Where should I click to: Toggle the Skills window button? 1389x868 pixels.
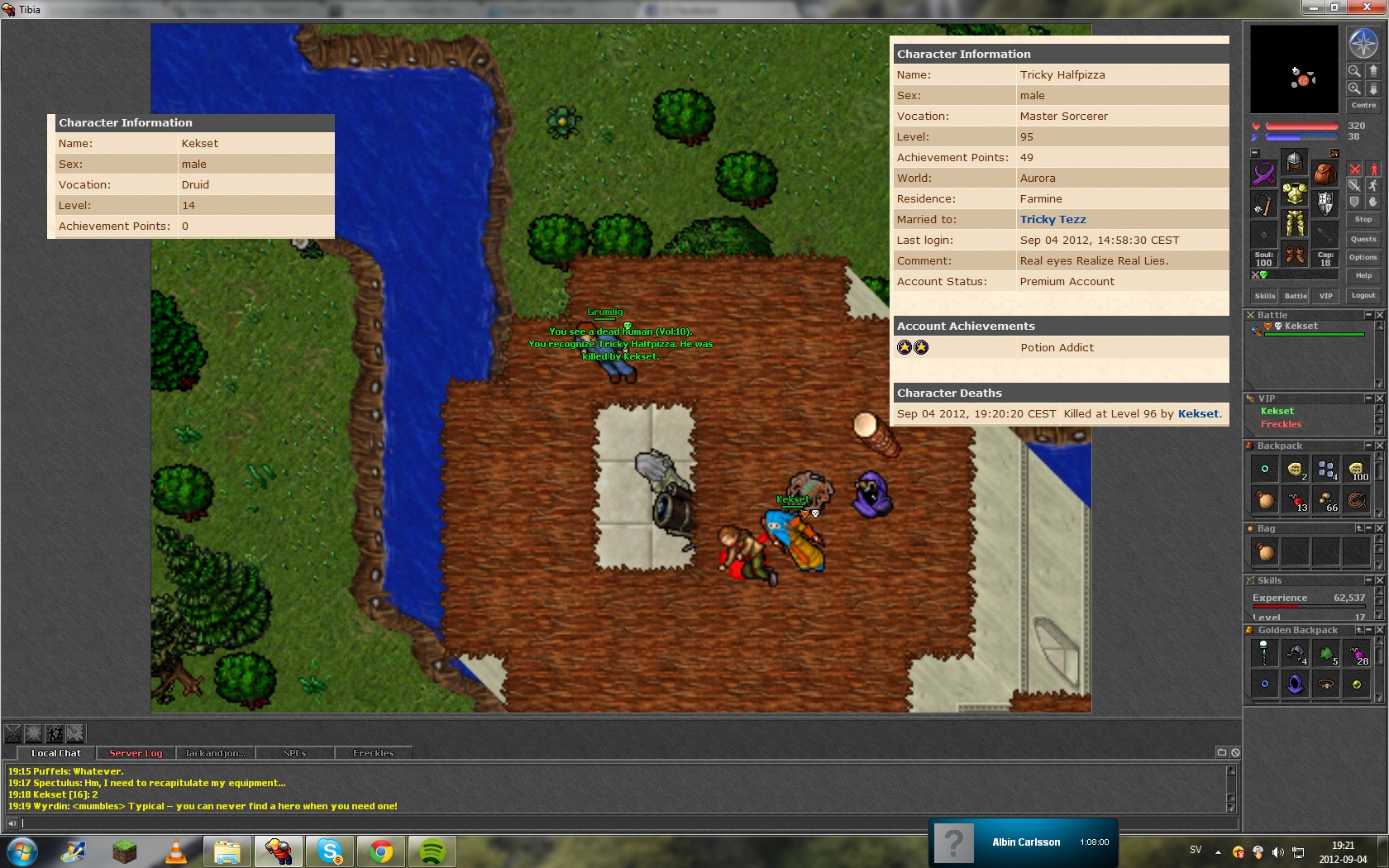point(1265,296)
